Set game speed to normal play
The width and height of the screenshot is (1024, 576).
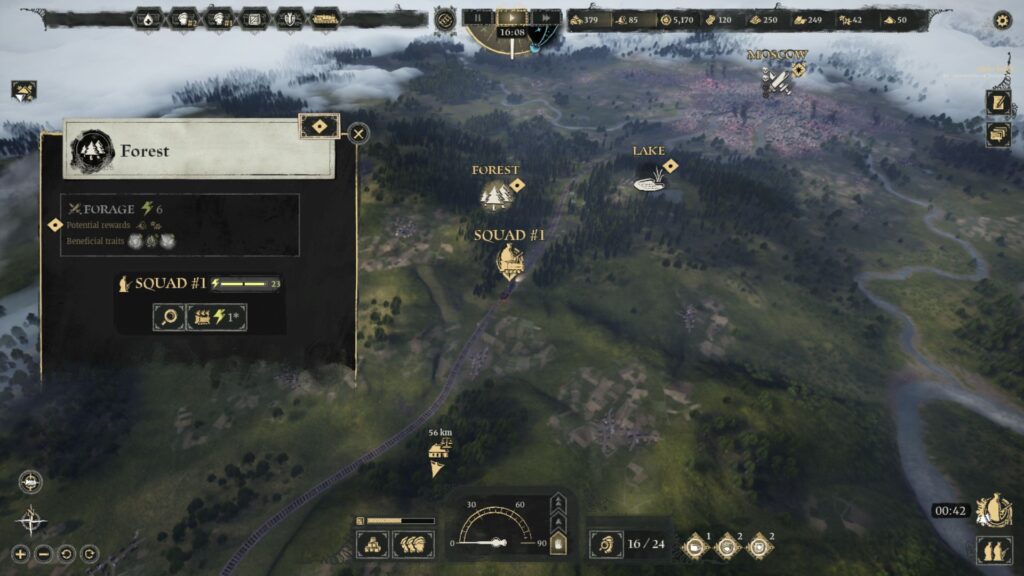[511, 17]
